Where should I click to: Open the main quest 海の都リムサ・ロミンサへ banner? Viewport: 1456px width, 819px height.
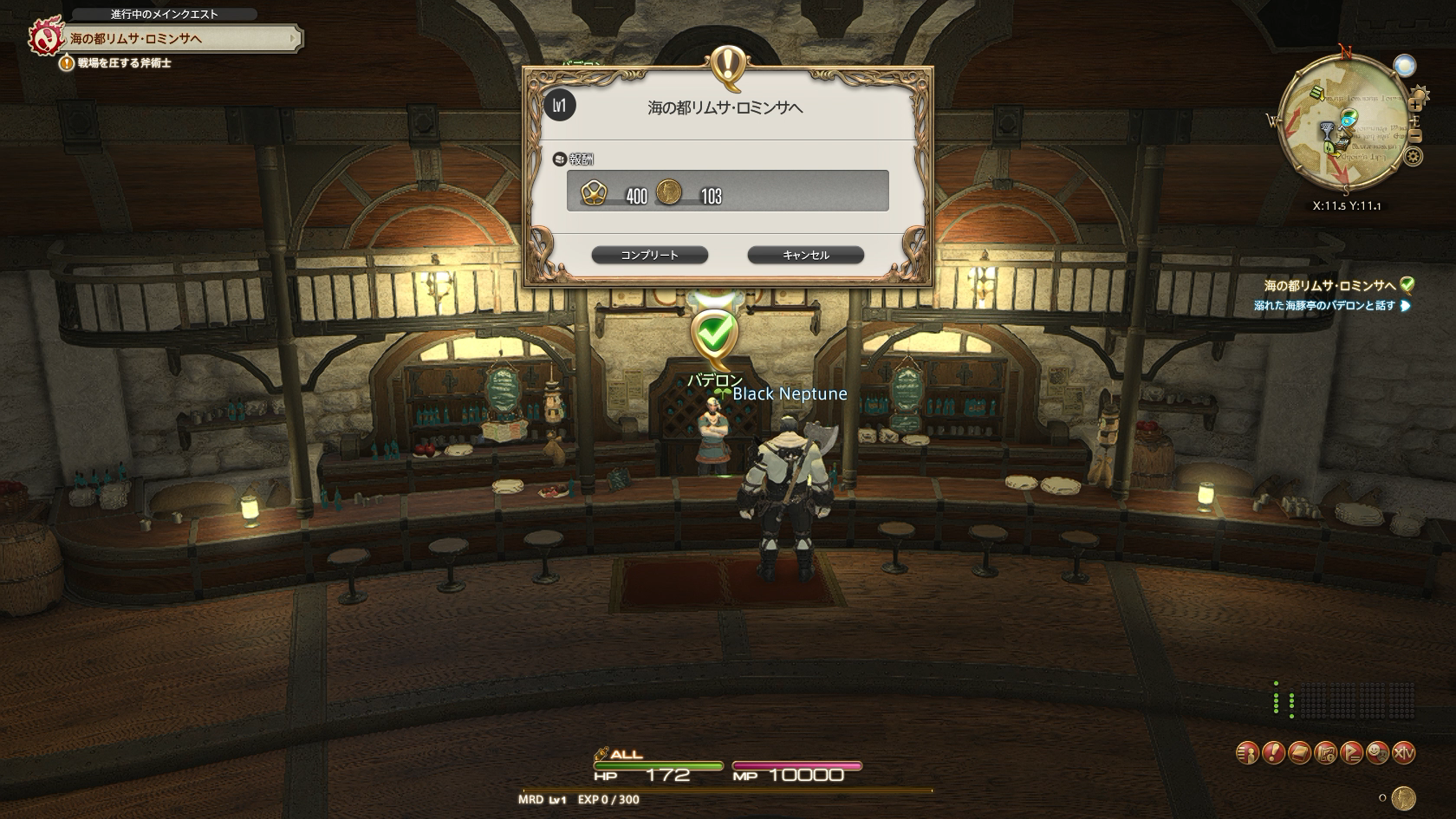(182, 38)
